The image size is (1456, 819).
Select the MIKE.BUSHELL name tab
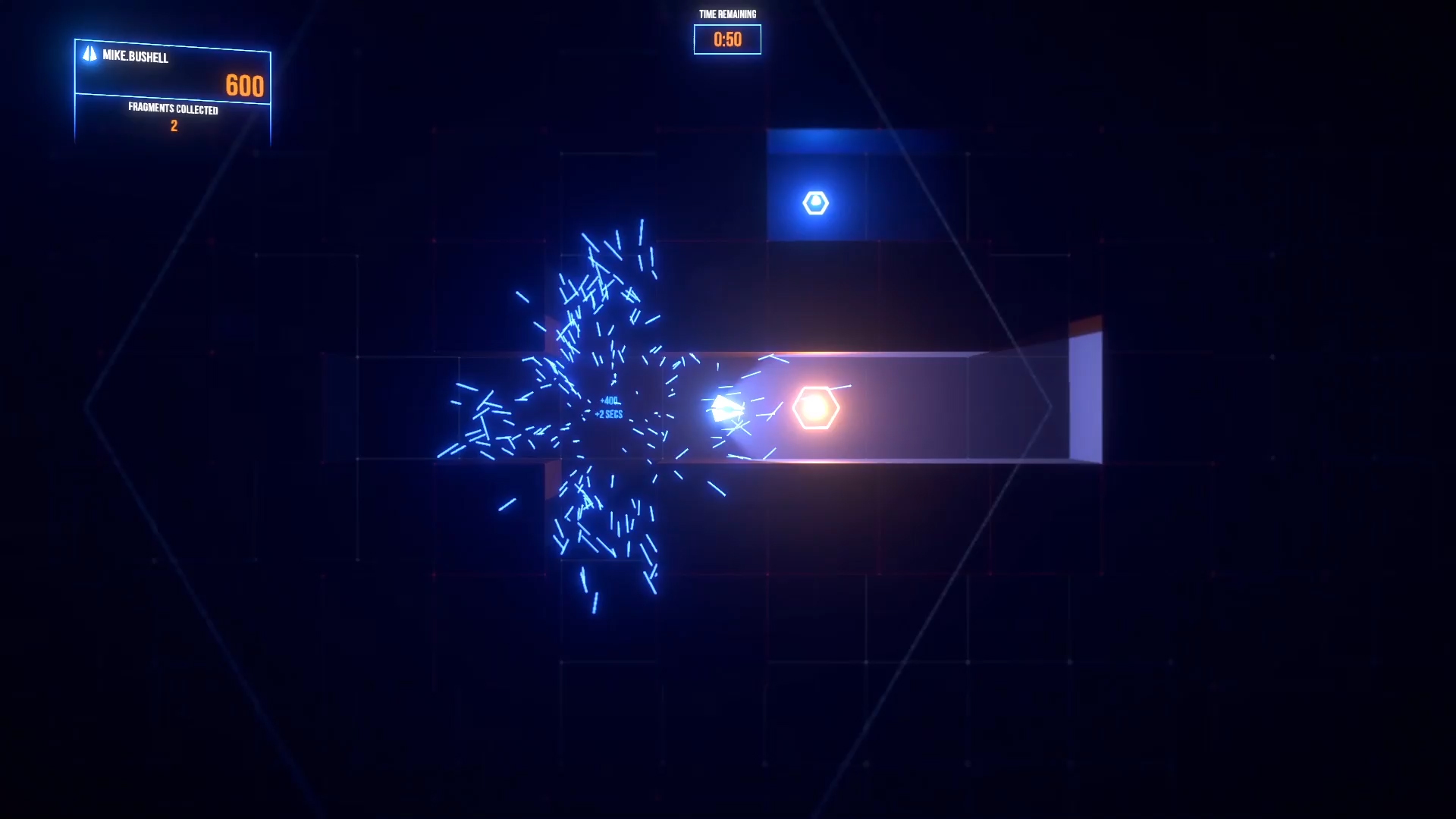pyautogui.click(x=135, y=55)
